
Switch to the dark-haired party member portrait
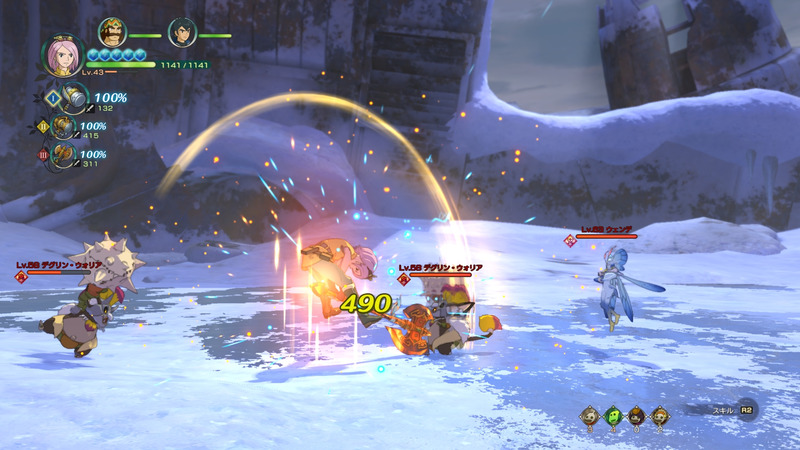click(x=182, y=33)
